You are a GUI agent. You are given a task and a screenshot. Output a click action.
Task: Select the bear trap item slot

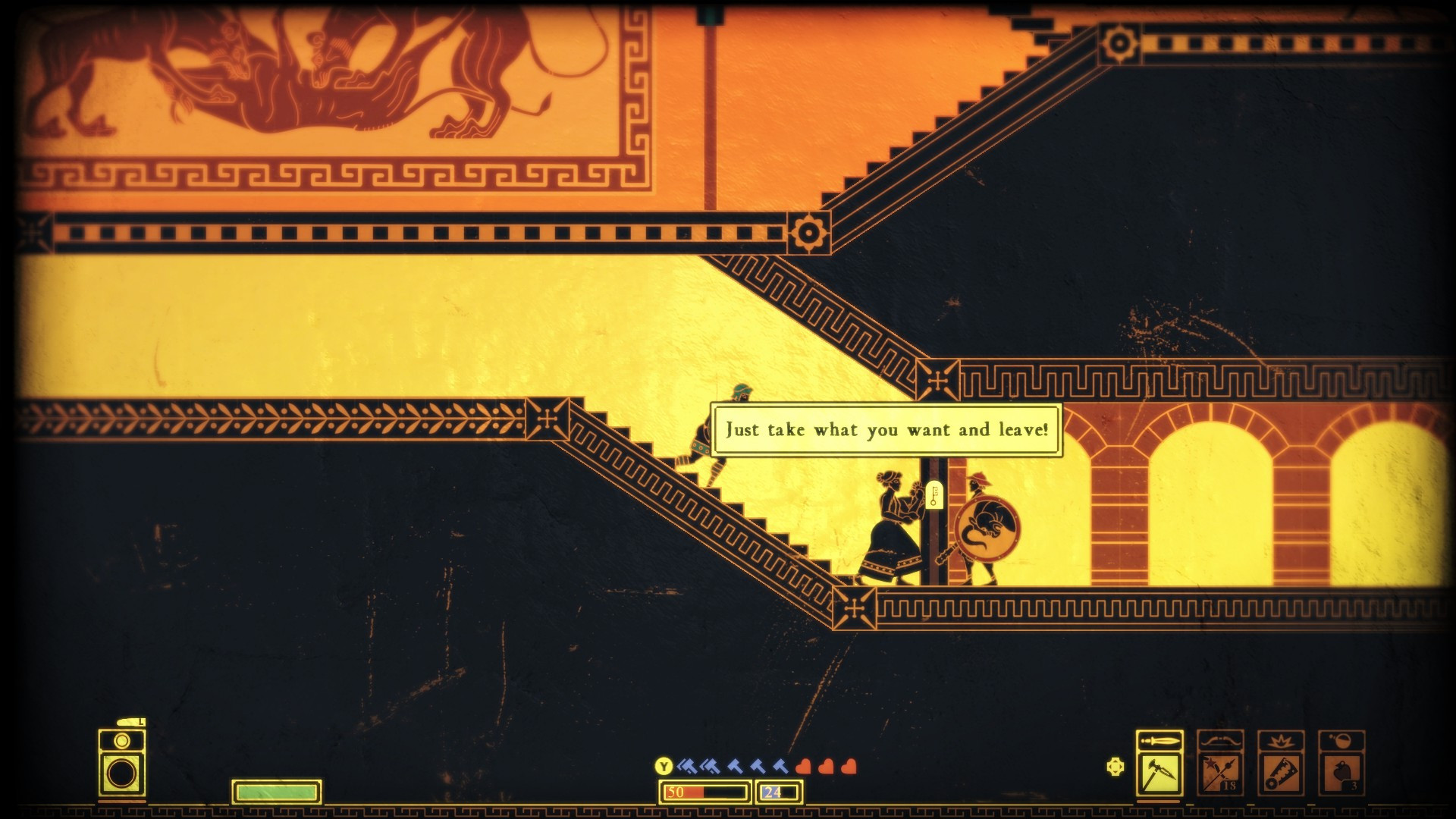(1281, 773)
